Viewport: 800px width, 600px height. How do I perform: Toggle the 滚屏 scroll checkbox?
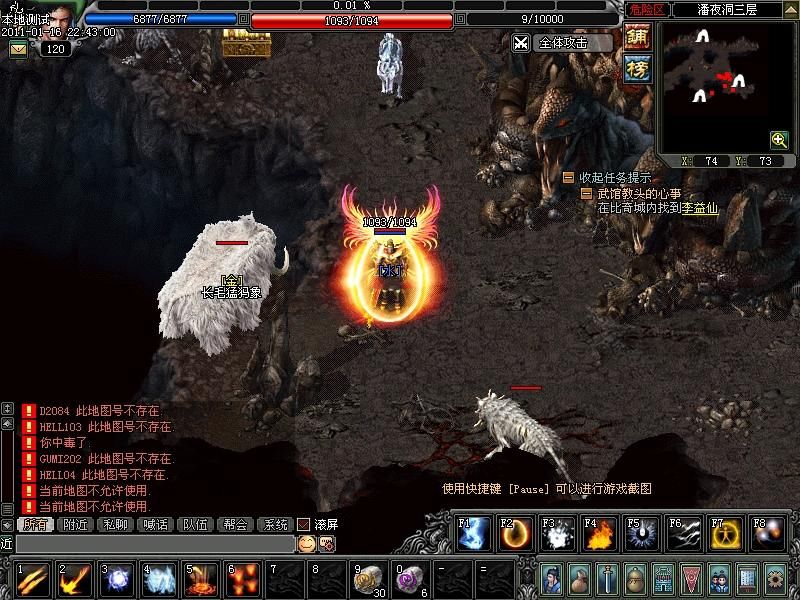[x=304, y=524]
